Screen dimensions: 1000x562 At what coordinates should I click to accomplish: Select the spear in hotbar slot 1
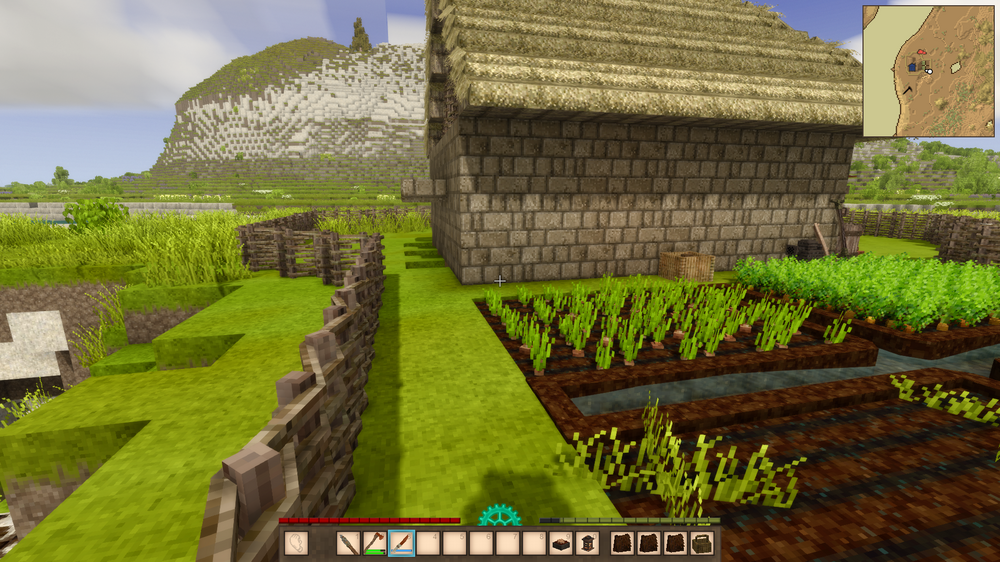click(x=348, y=543)
